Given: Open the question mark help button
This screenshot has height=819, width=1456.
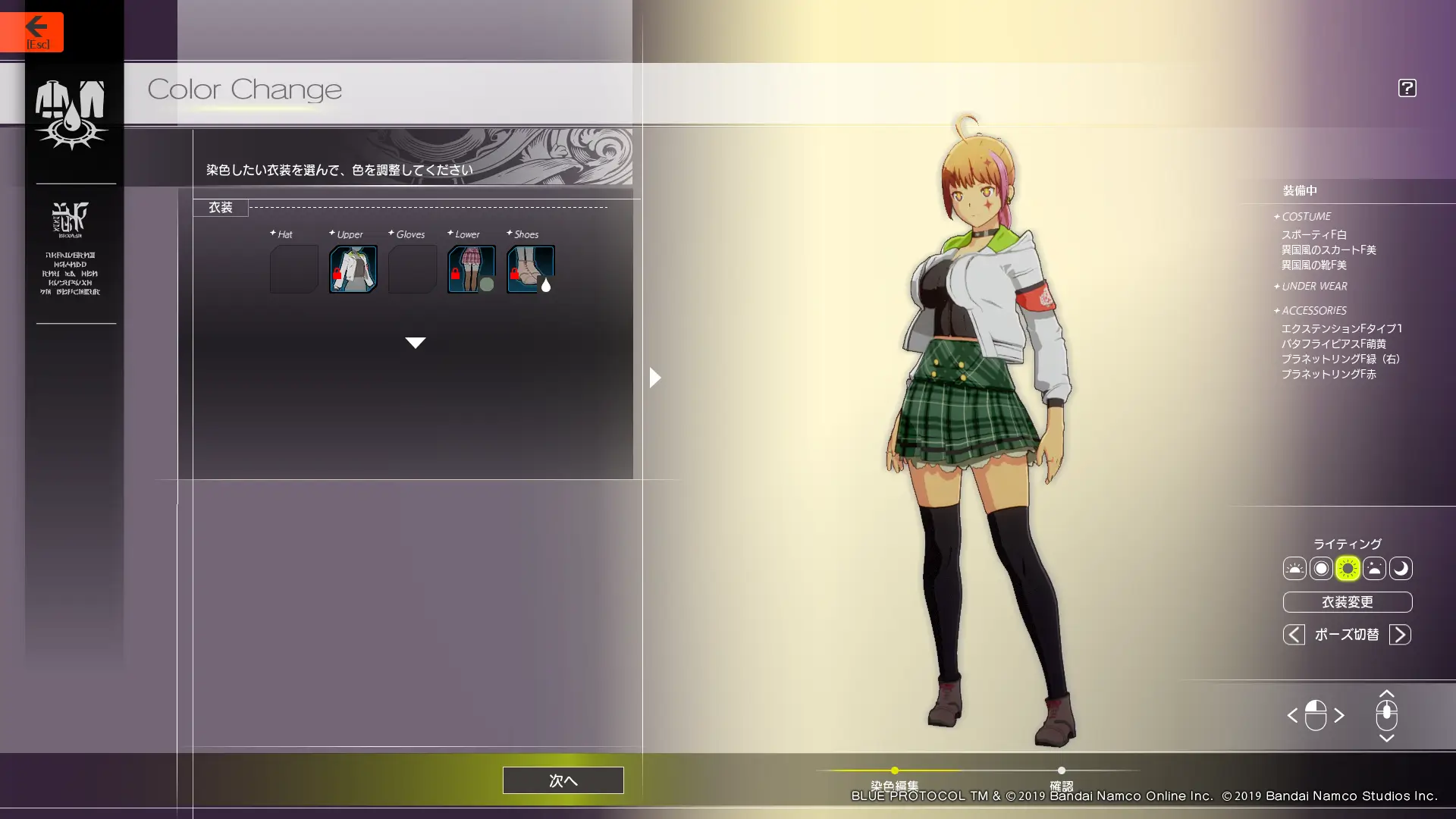Looking at the screenshot, I should (1407, 88).
